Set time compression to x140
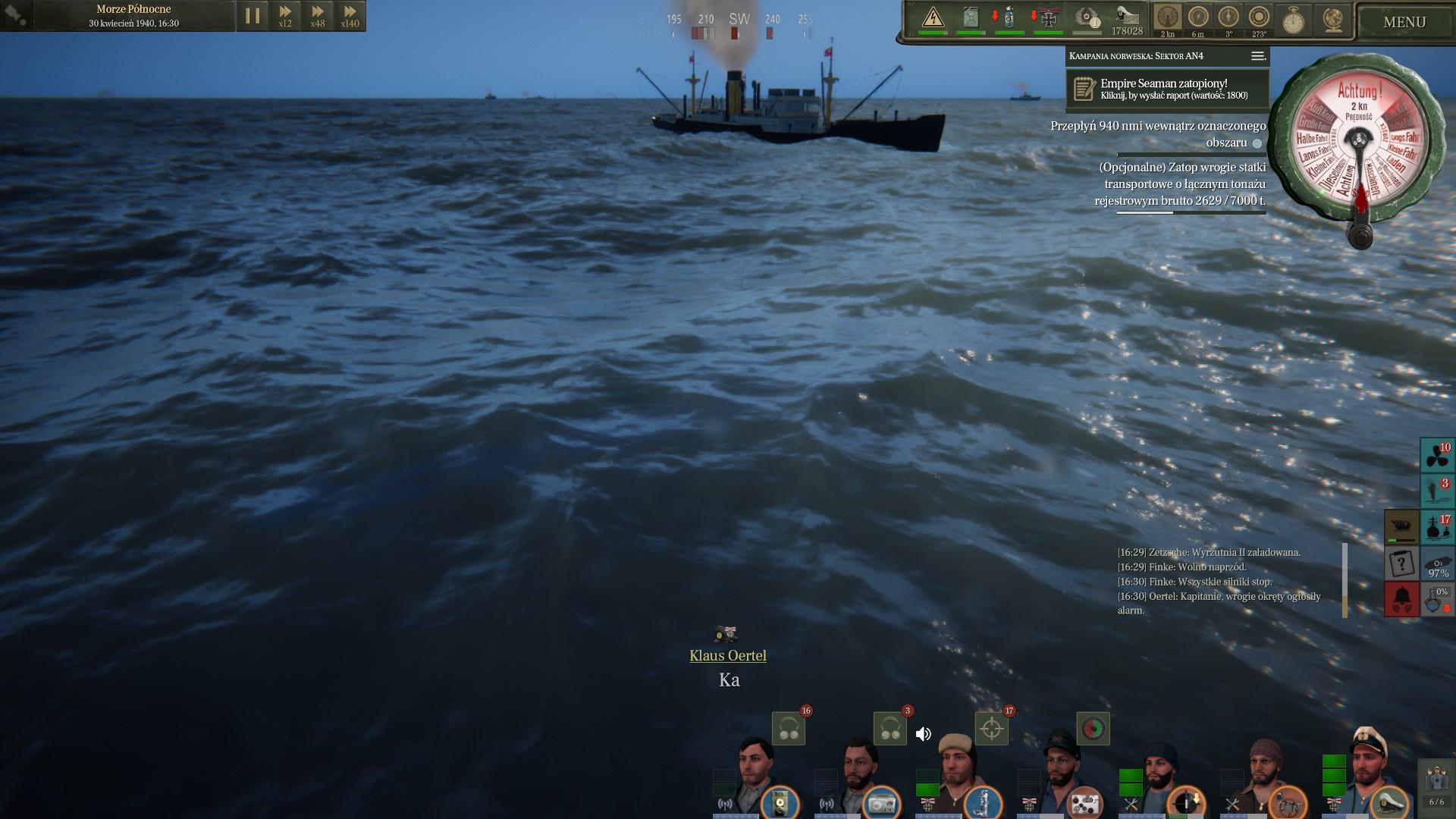 [x=350, y=16]
